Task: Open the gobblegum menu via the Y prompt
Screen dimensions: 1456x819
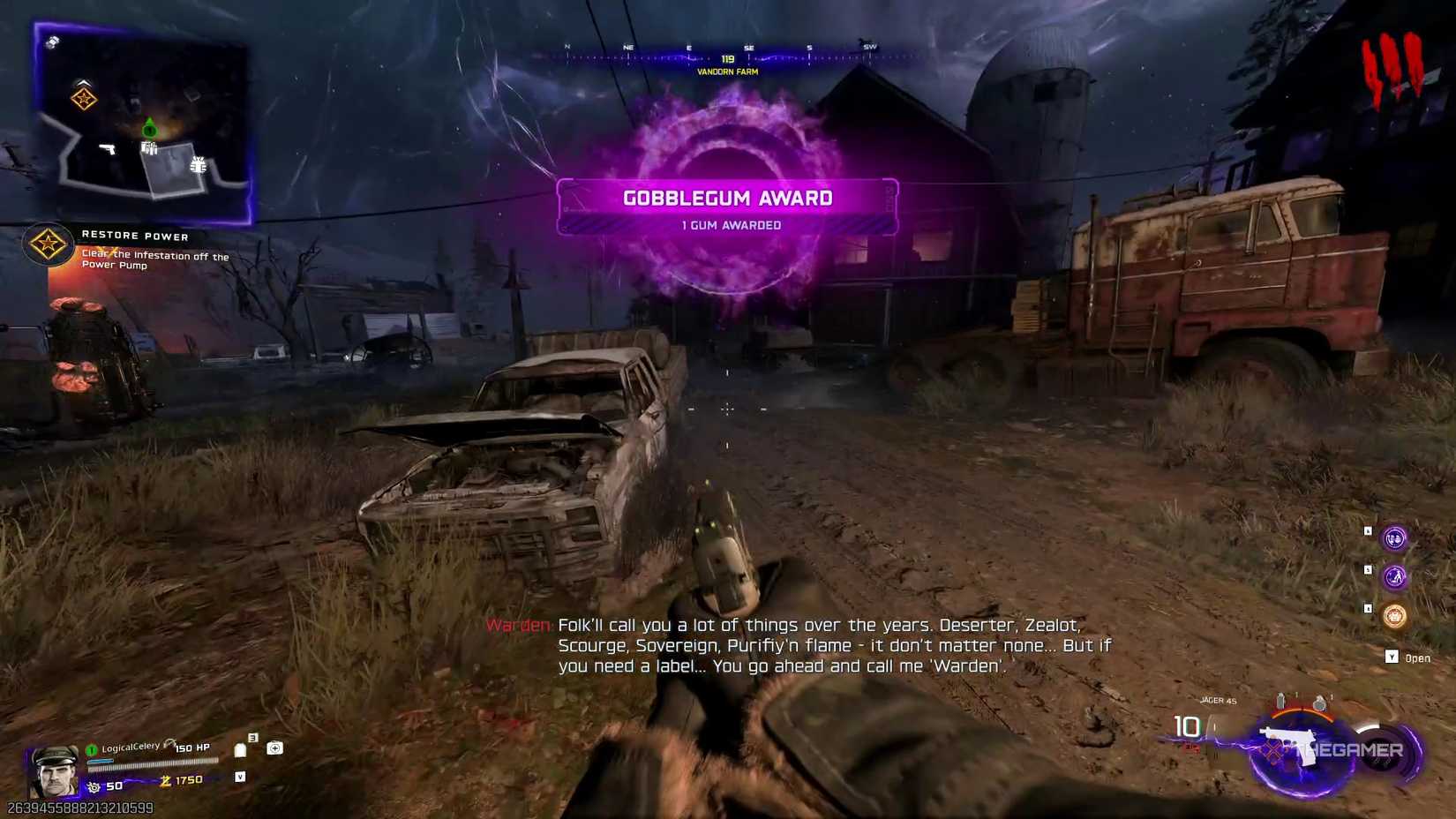Action: (x=1392, y=657)
